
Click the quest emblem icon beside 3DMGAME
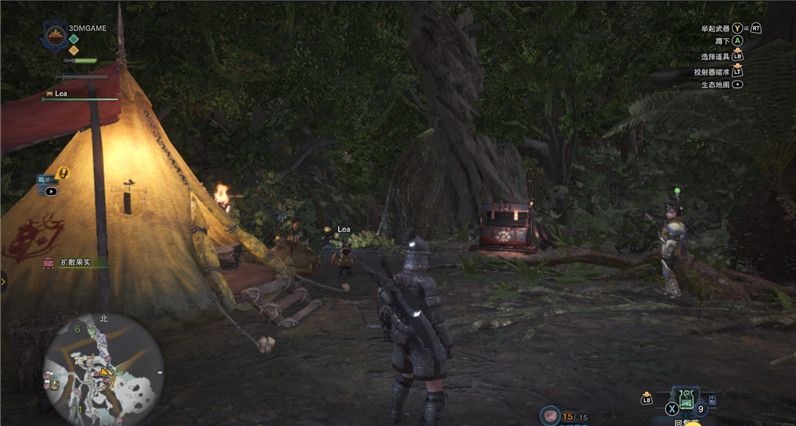click(54, 36)
